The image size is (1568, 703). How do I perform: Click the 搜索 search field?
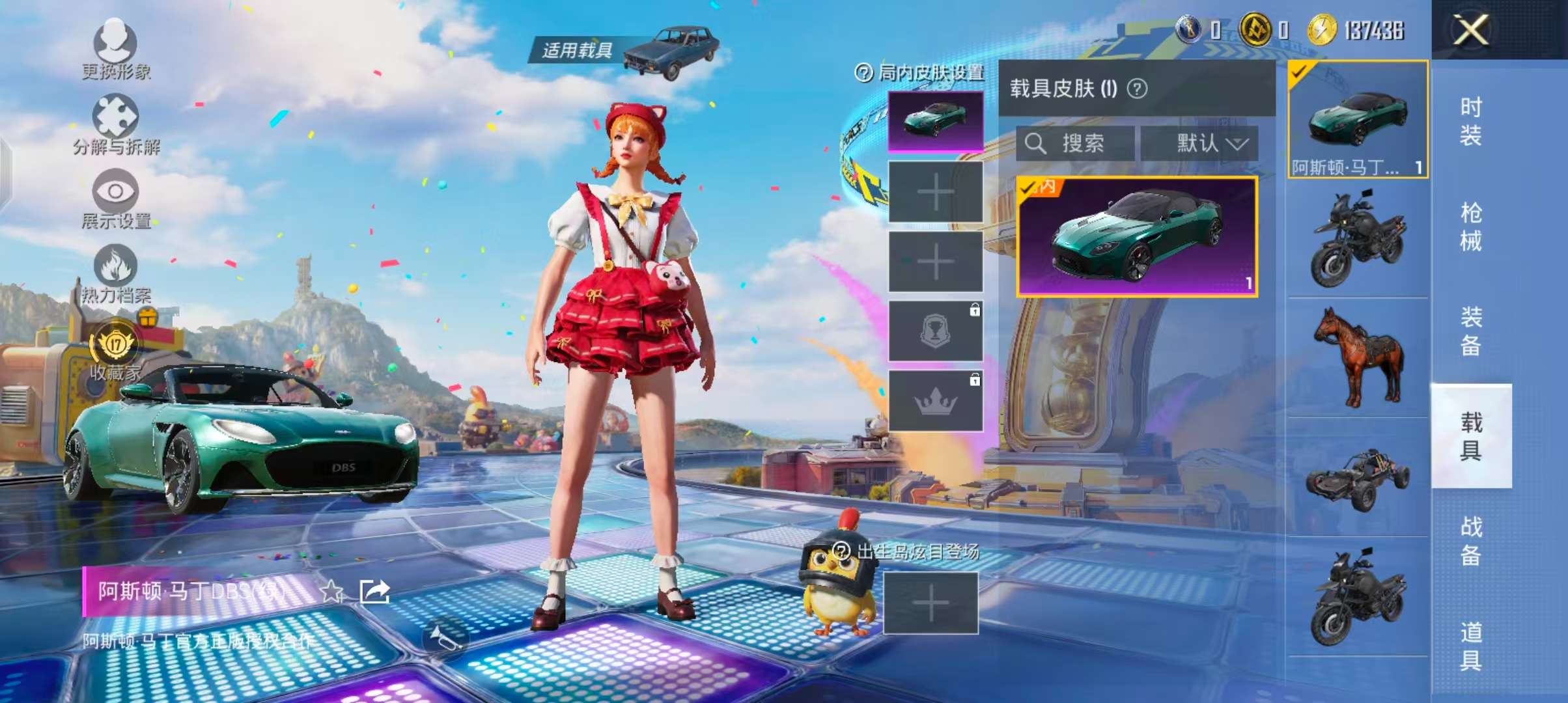pos(1076,143)
